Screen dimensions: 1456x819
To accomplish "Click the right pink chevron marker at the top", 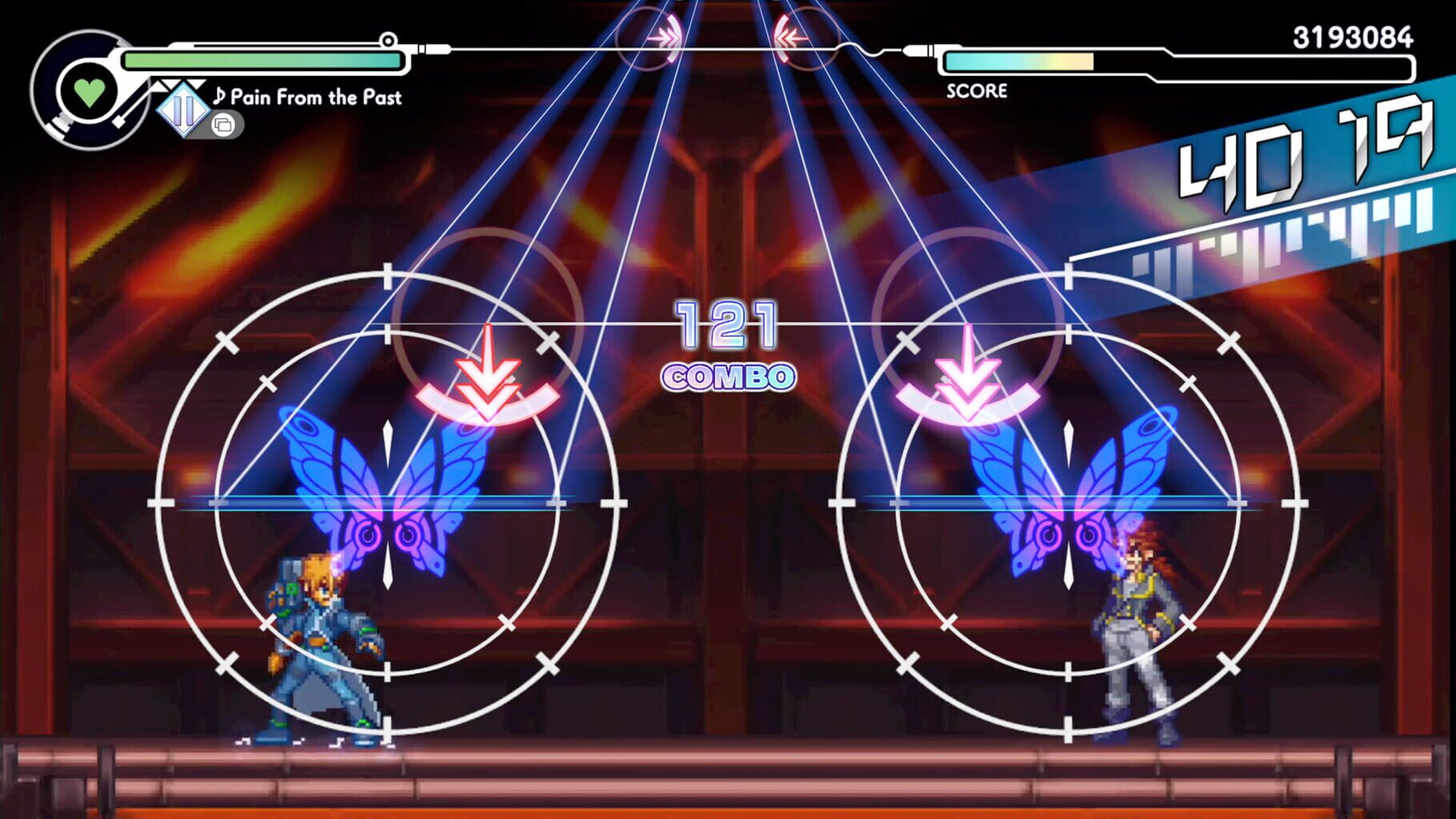I will pyautogui.click(x=788, y=36).
